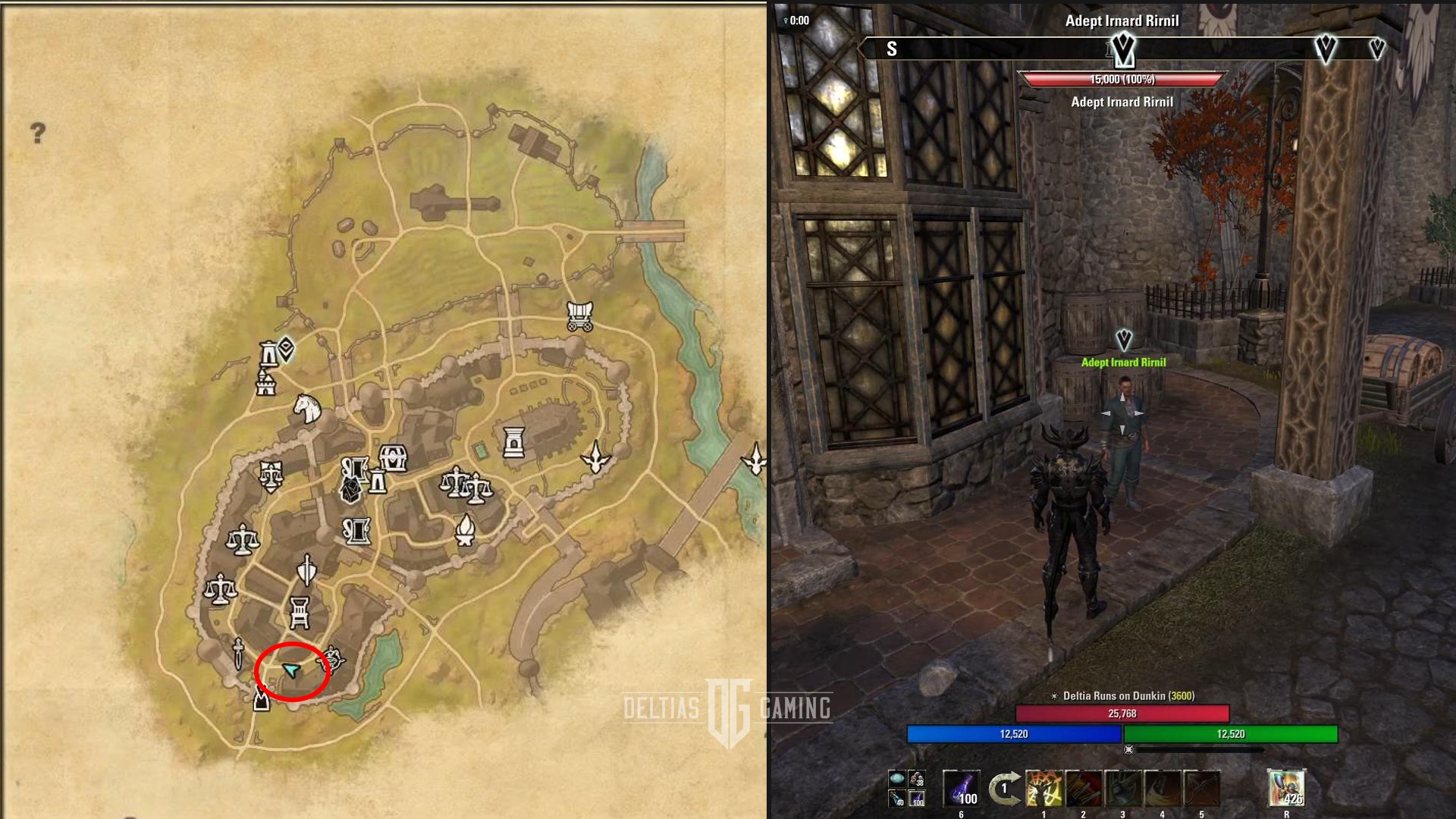This screenshot has height=819, width=1456.
Task: Click the chair icon marker on the map
Action: [300, 612]
